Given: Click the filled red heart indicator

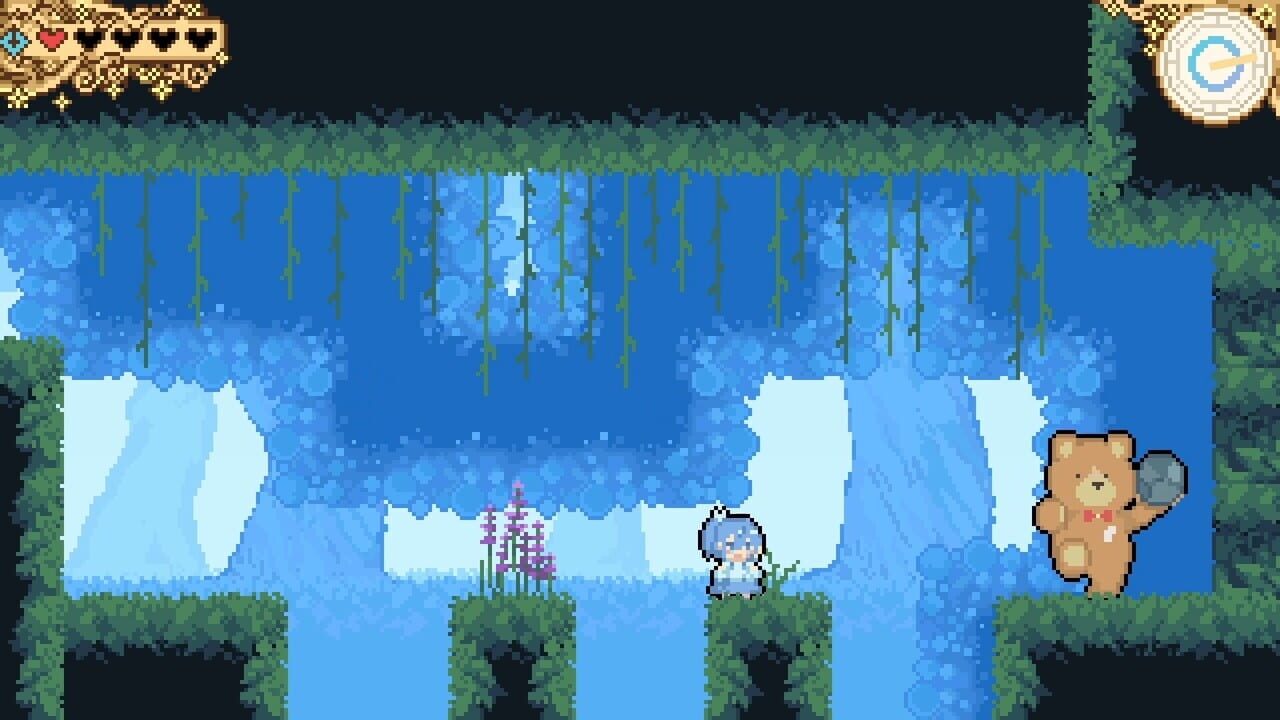Looking at the screenshot, I should point(51,40).
